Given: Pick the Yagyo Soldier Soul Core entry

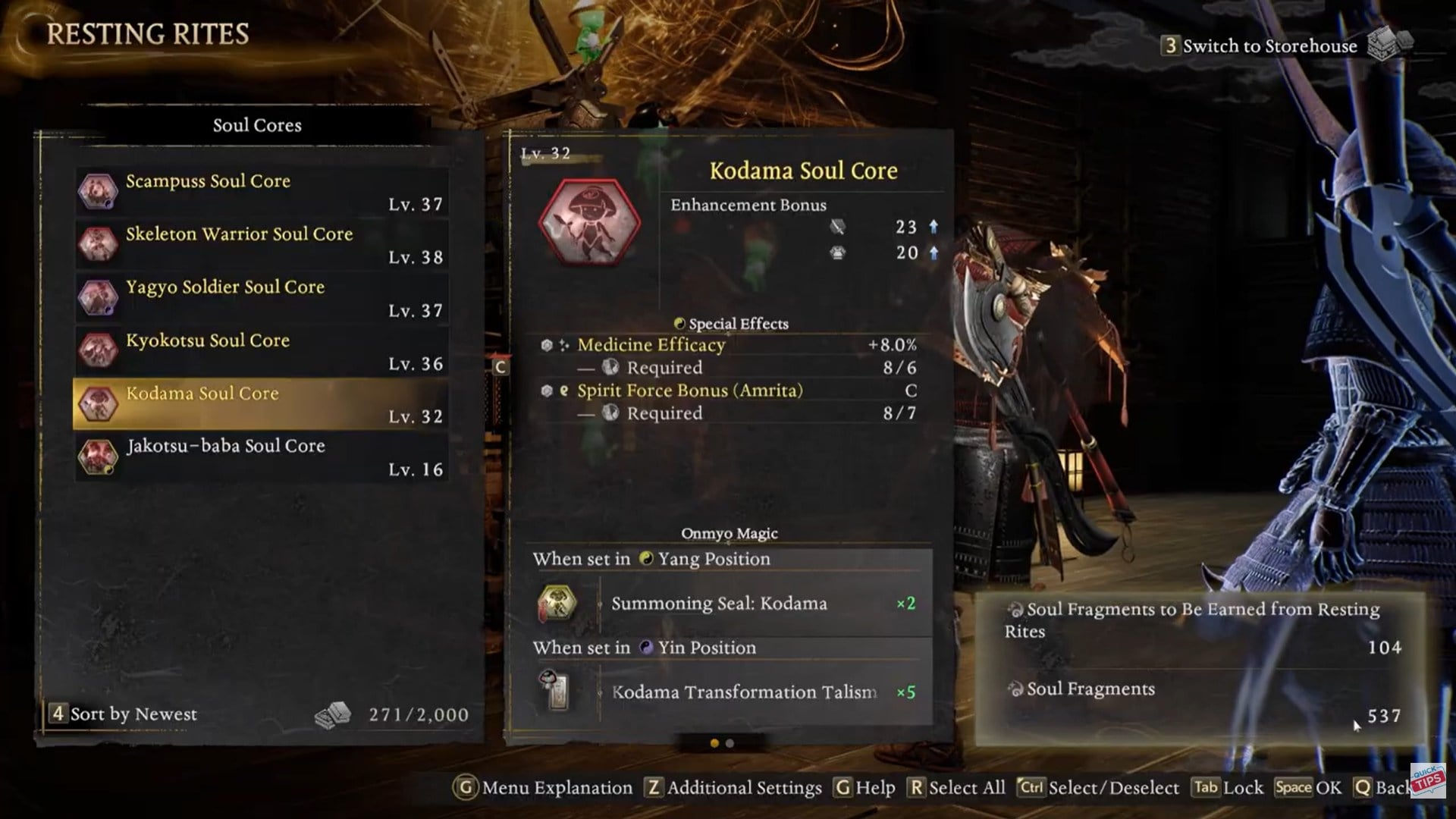Looking at the screenshot, I should [x=261, y=297].
